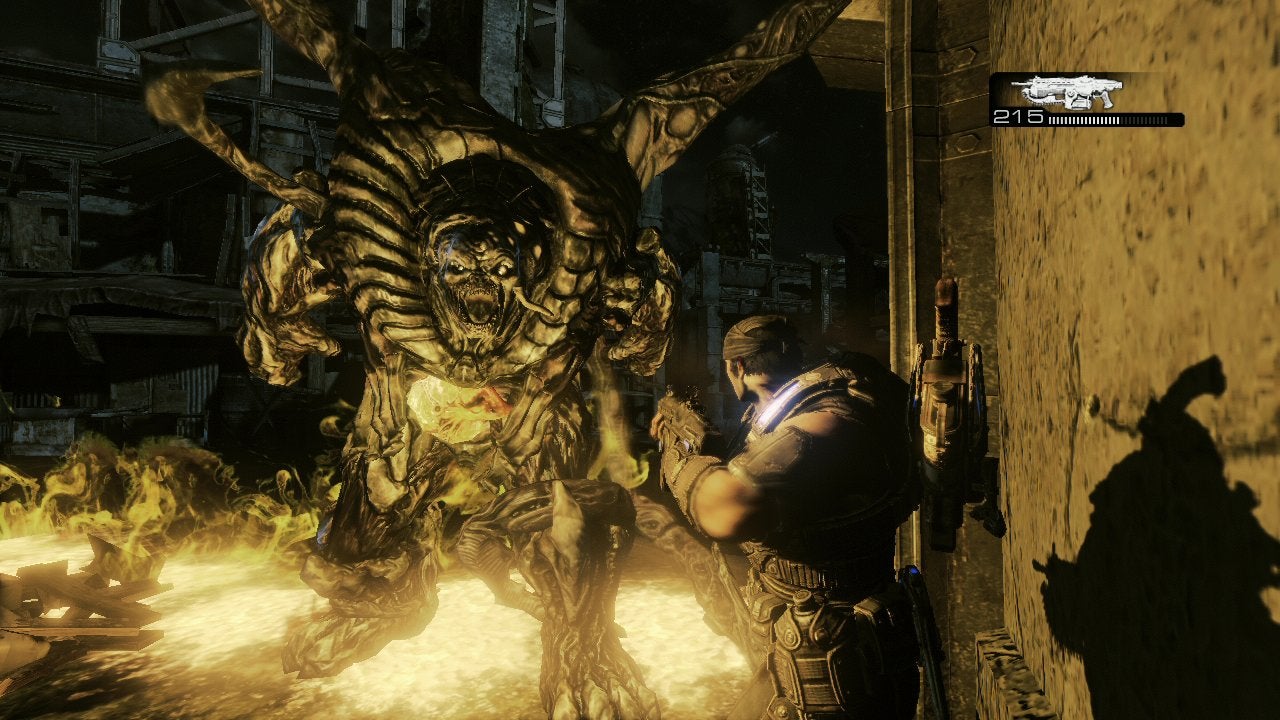Click the 215 ammo counter text
Screen dimensions: 1280x720
tap(1018, 117)
